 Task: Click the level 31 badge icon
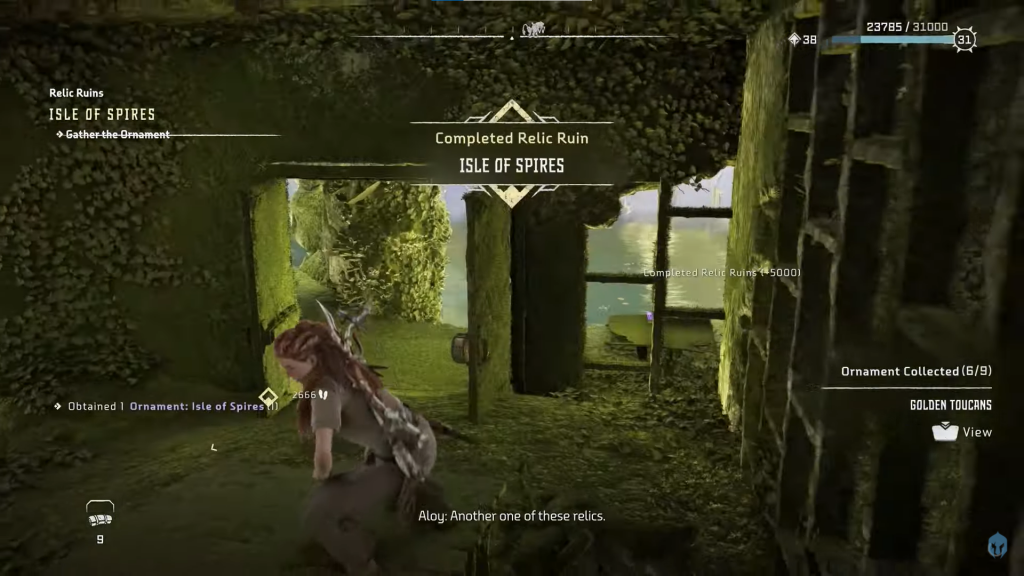[963, 40]
